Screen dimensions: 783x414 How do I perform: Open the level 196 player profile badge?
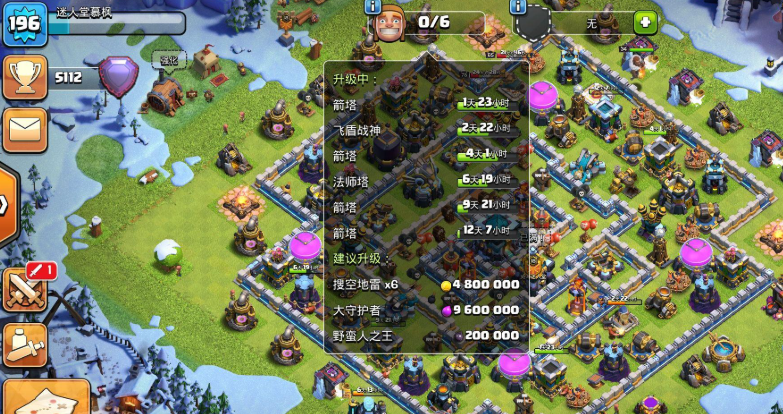24,24
